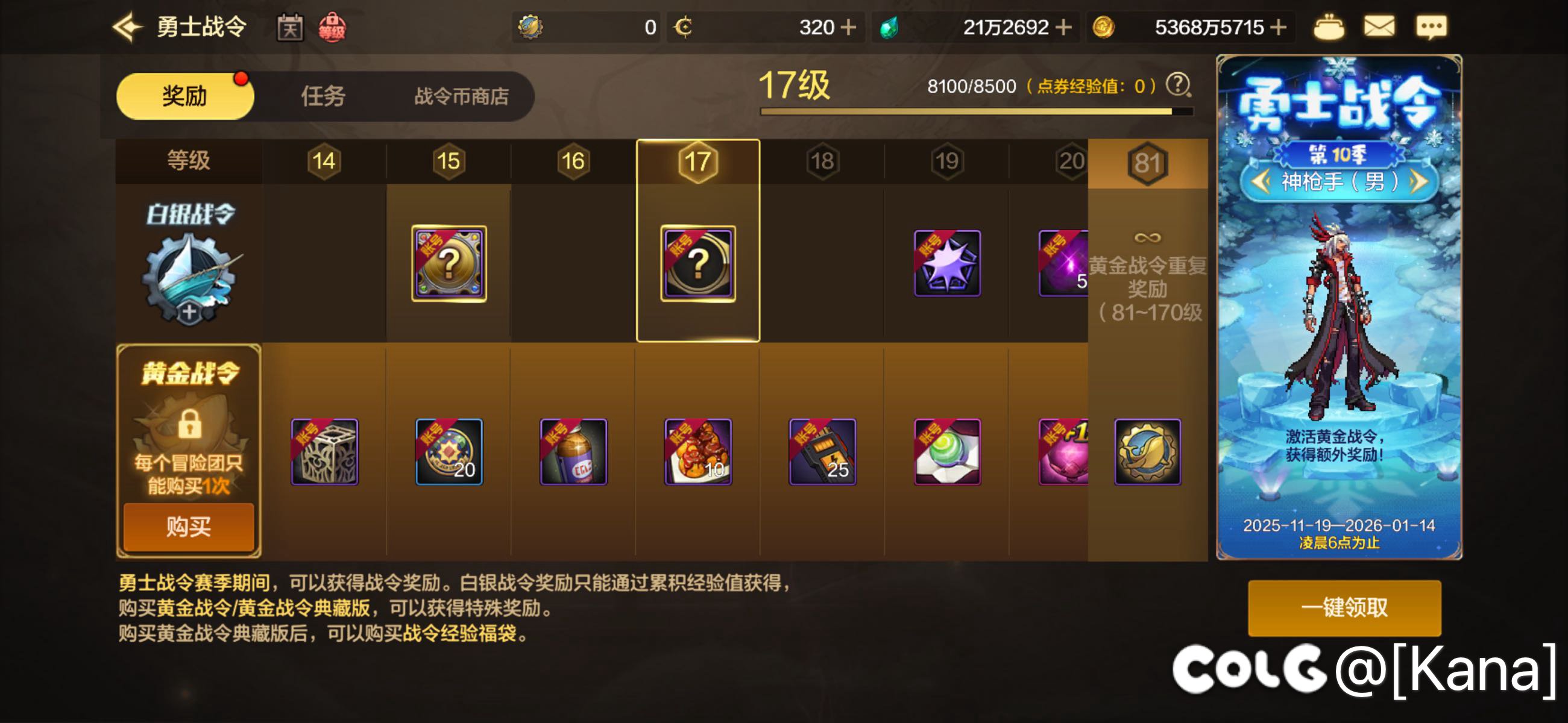Open the wallet icon in the top bar
The image size is (1568, 723).
tap(1330, 27)
